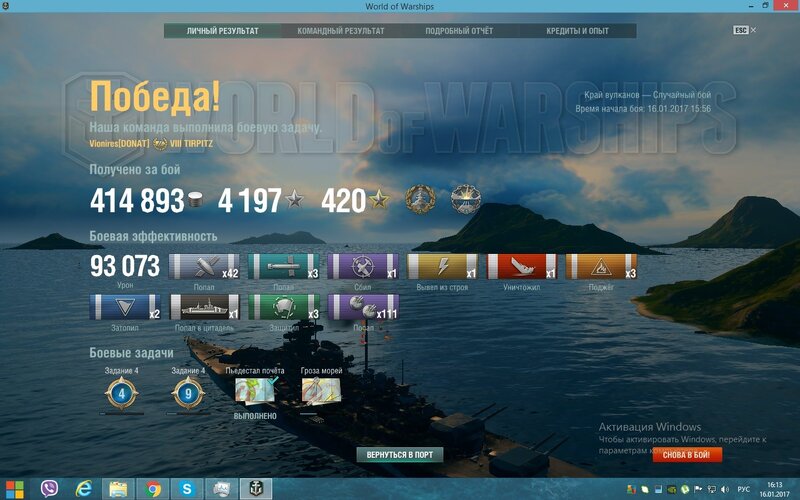This screenshot has height=500, width=800.
Task: Show the Кредиты и опыт tab
Action: tap(575, 31)
